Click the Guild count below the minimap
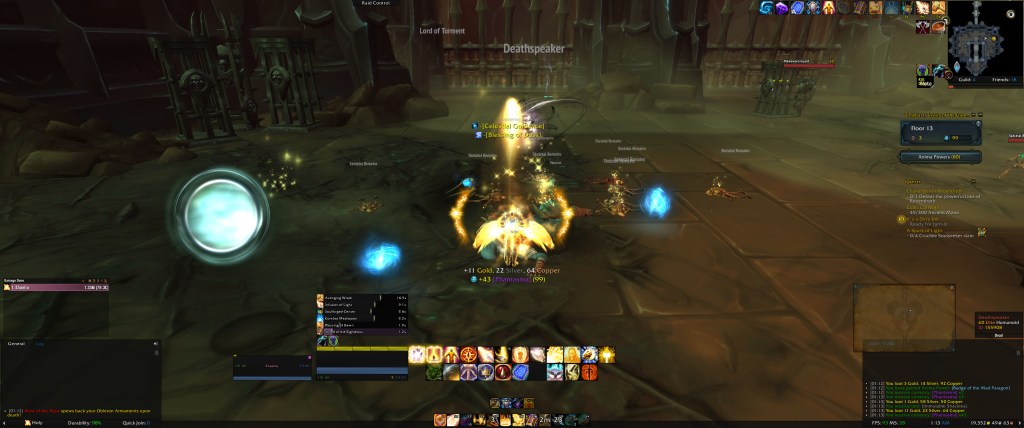 tap(964, 78)
